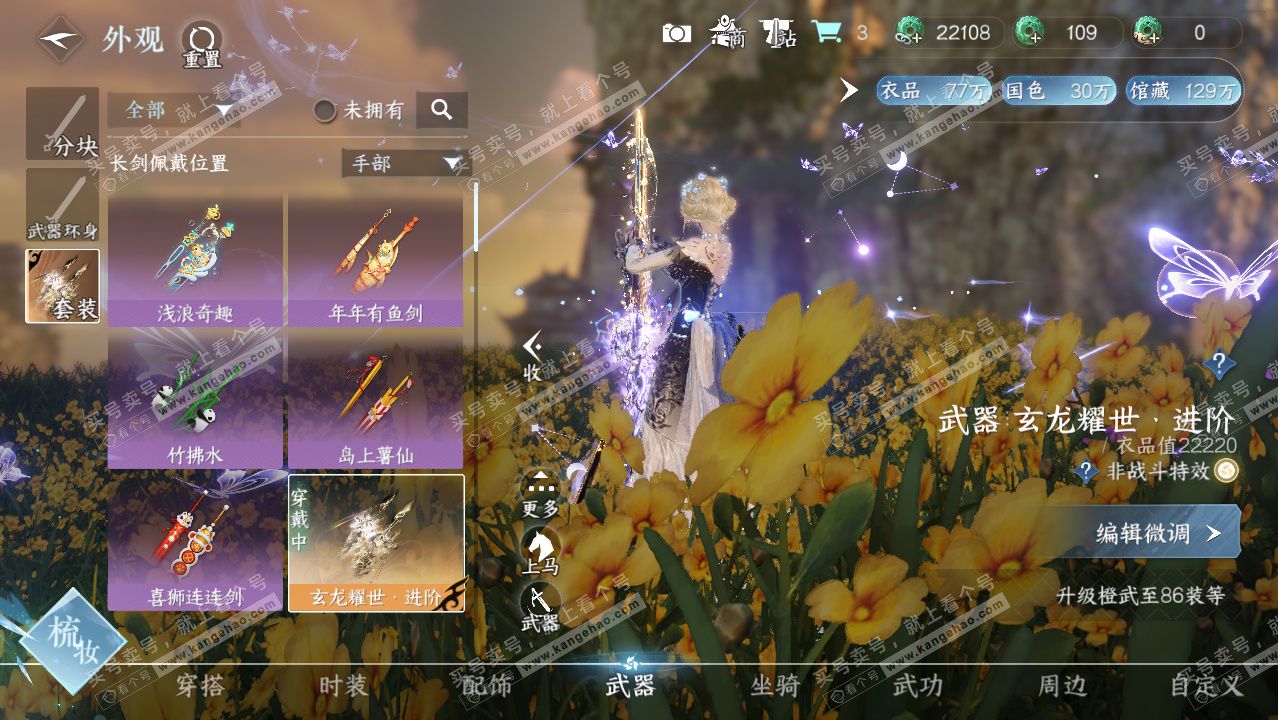Screen dimensions: 1278x720
Task: Reset appearance with 重置 button
Action: click(x=201, y=45)
